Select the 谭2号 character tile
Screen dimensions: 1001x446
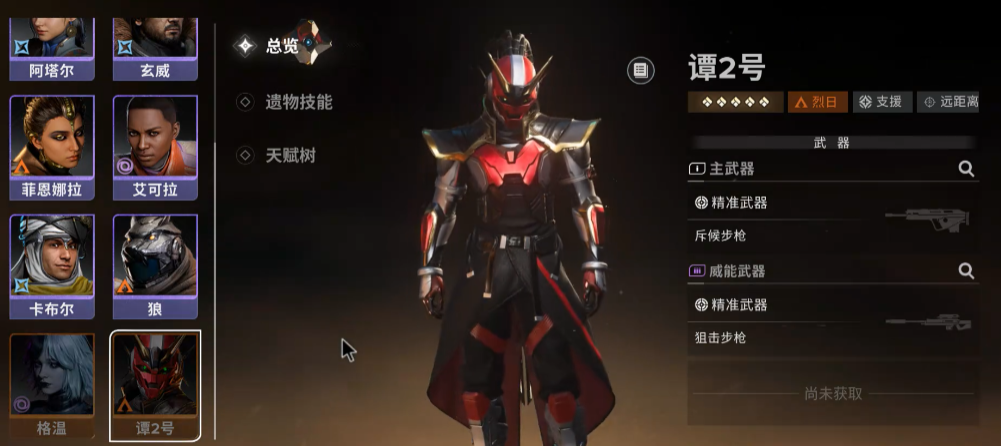pyautogui.click(x=155, y=385)
